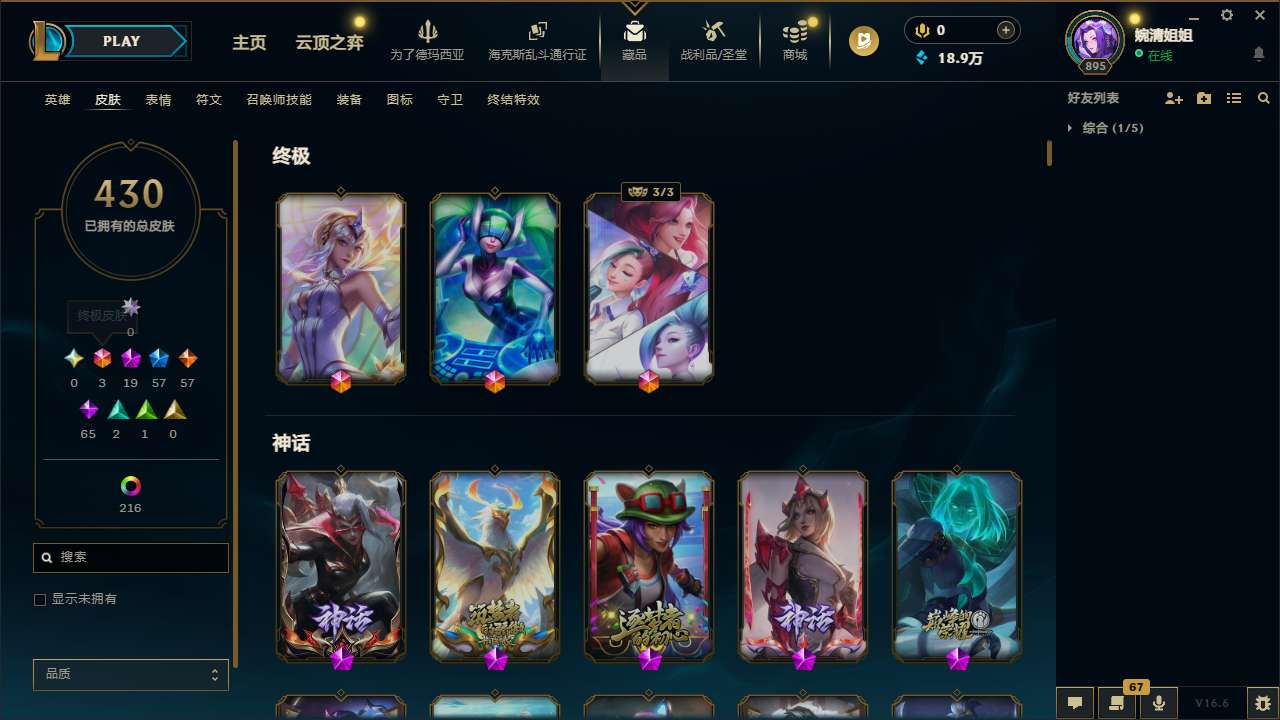Toggle the friend list view layout icon
This screenshot has height=720, width=1280.
[x=1233, y=97]
